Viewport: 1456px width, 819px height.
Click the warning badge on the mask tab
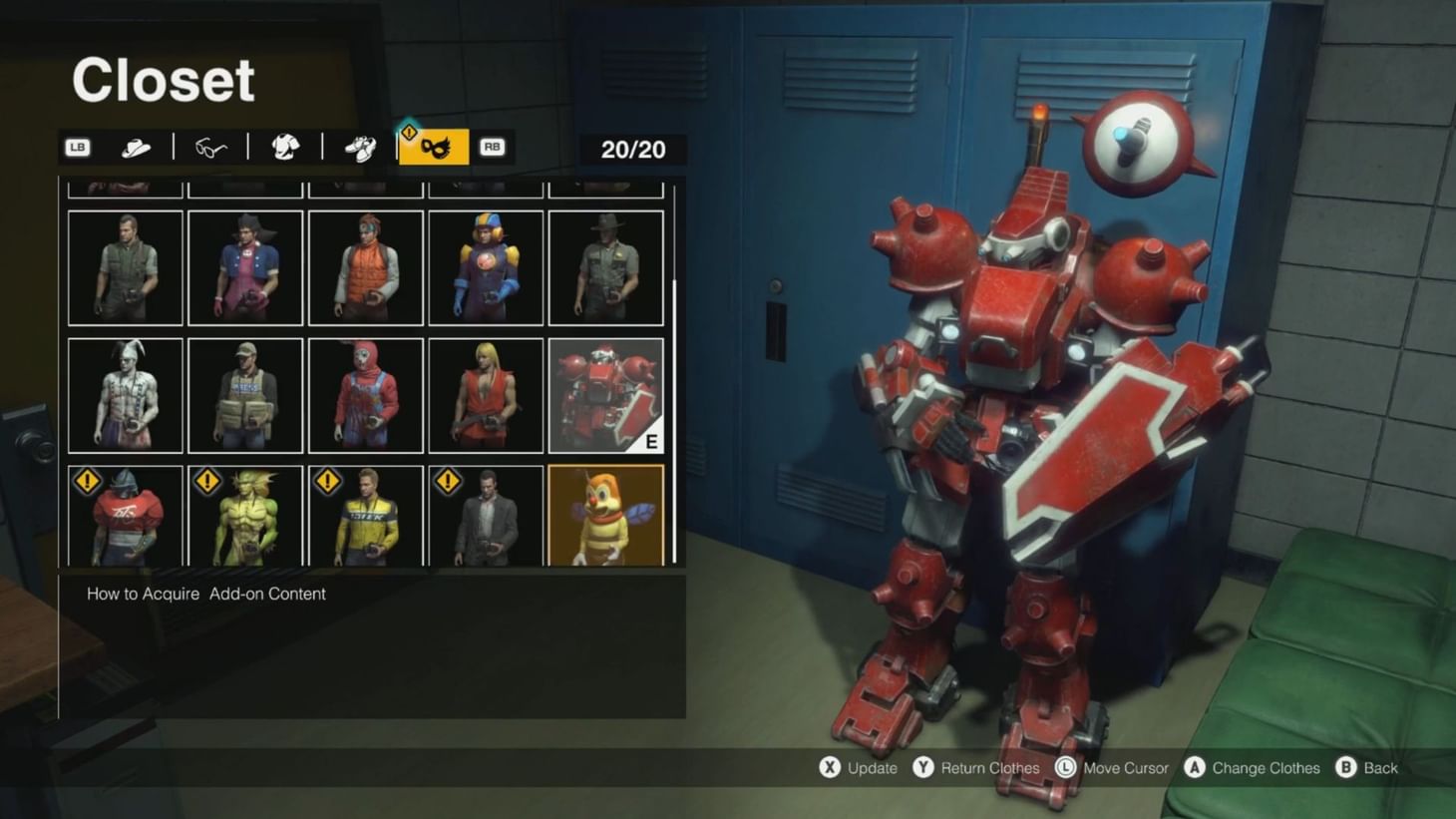tap(409, 131)
